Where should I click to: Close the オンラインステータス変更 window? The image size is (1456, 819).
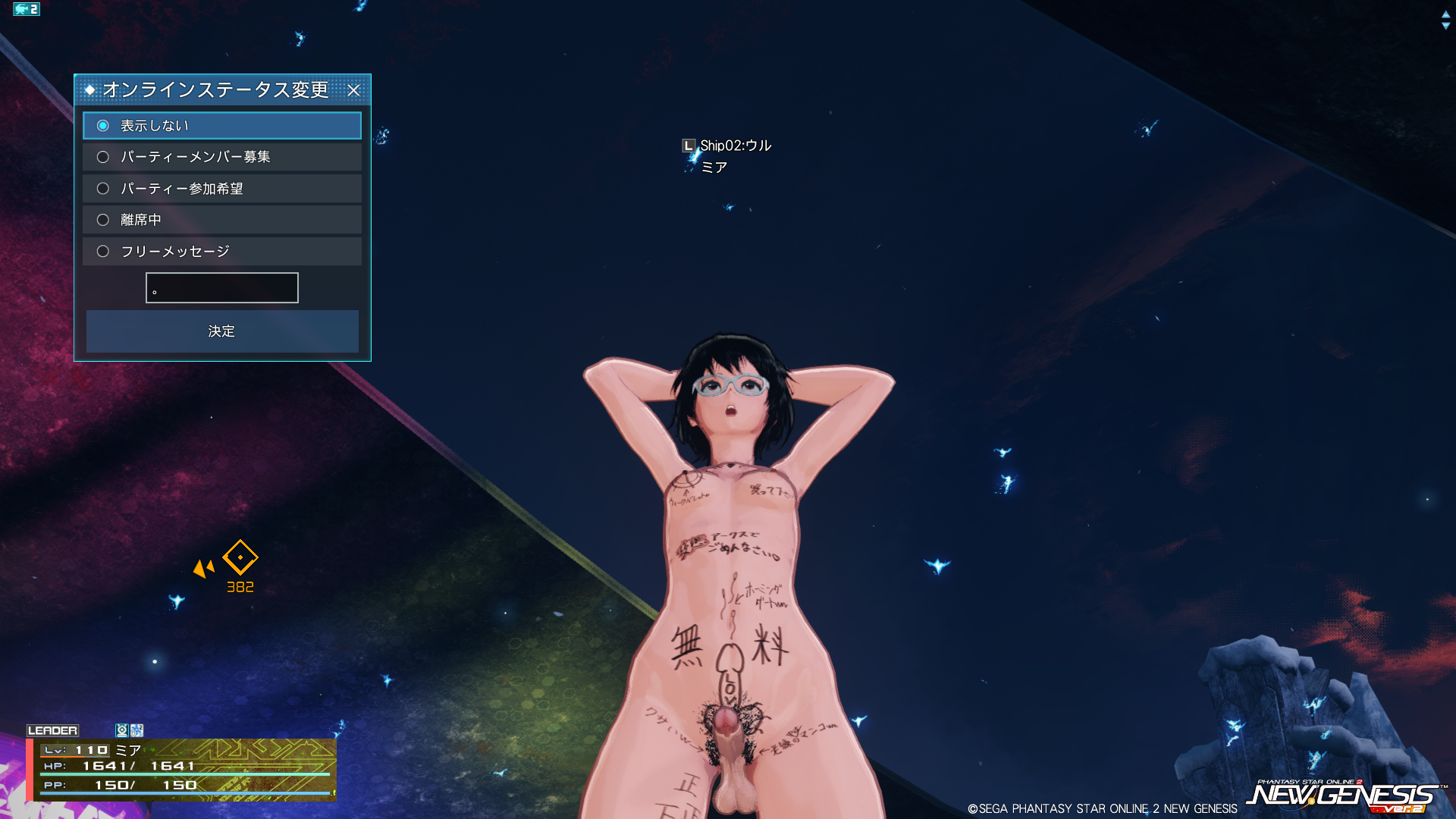tap(353, 90)
